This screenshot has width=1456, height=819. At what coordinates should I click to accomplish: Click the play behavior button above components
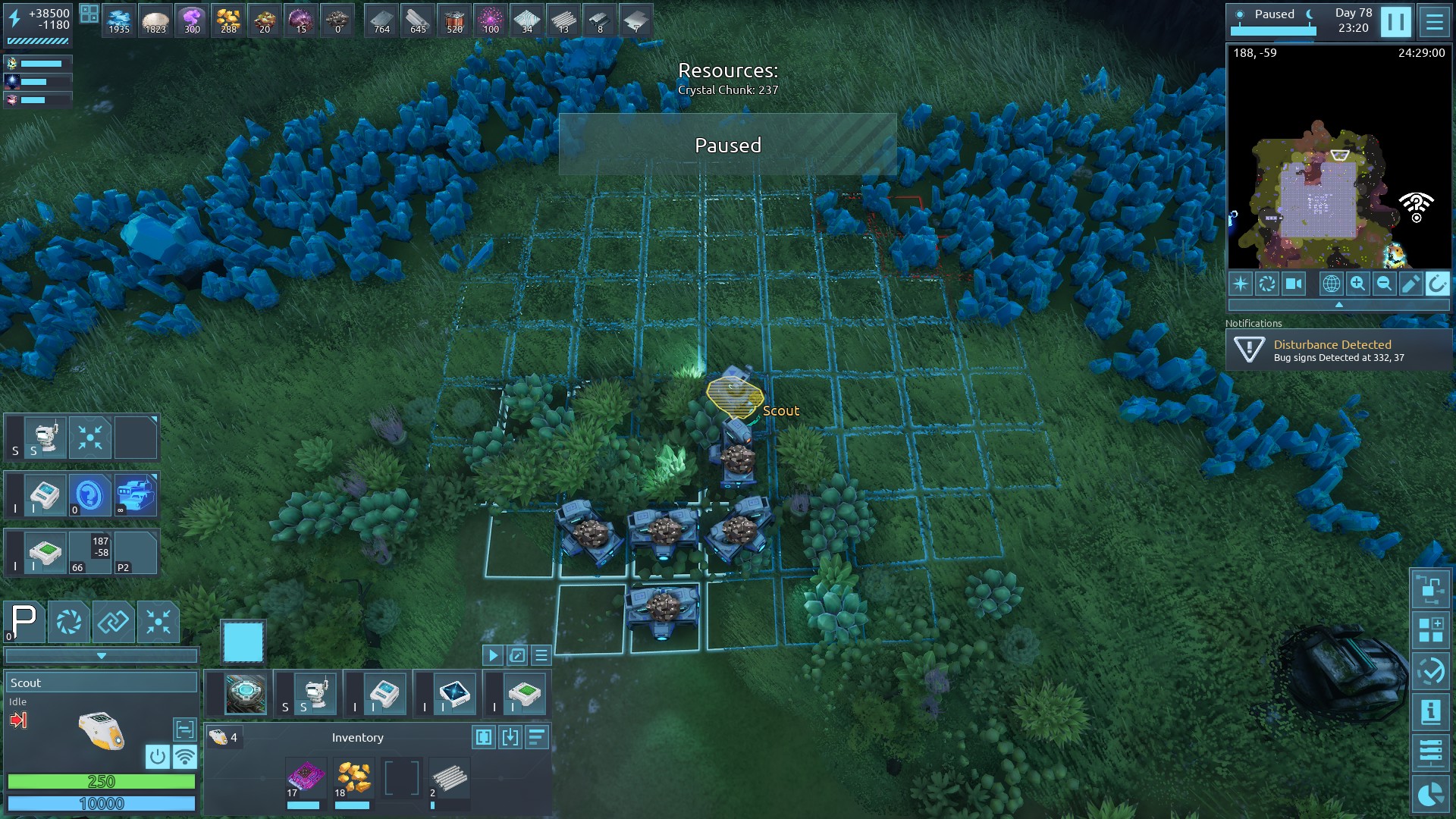[492, 655]
